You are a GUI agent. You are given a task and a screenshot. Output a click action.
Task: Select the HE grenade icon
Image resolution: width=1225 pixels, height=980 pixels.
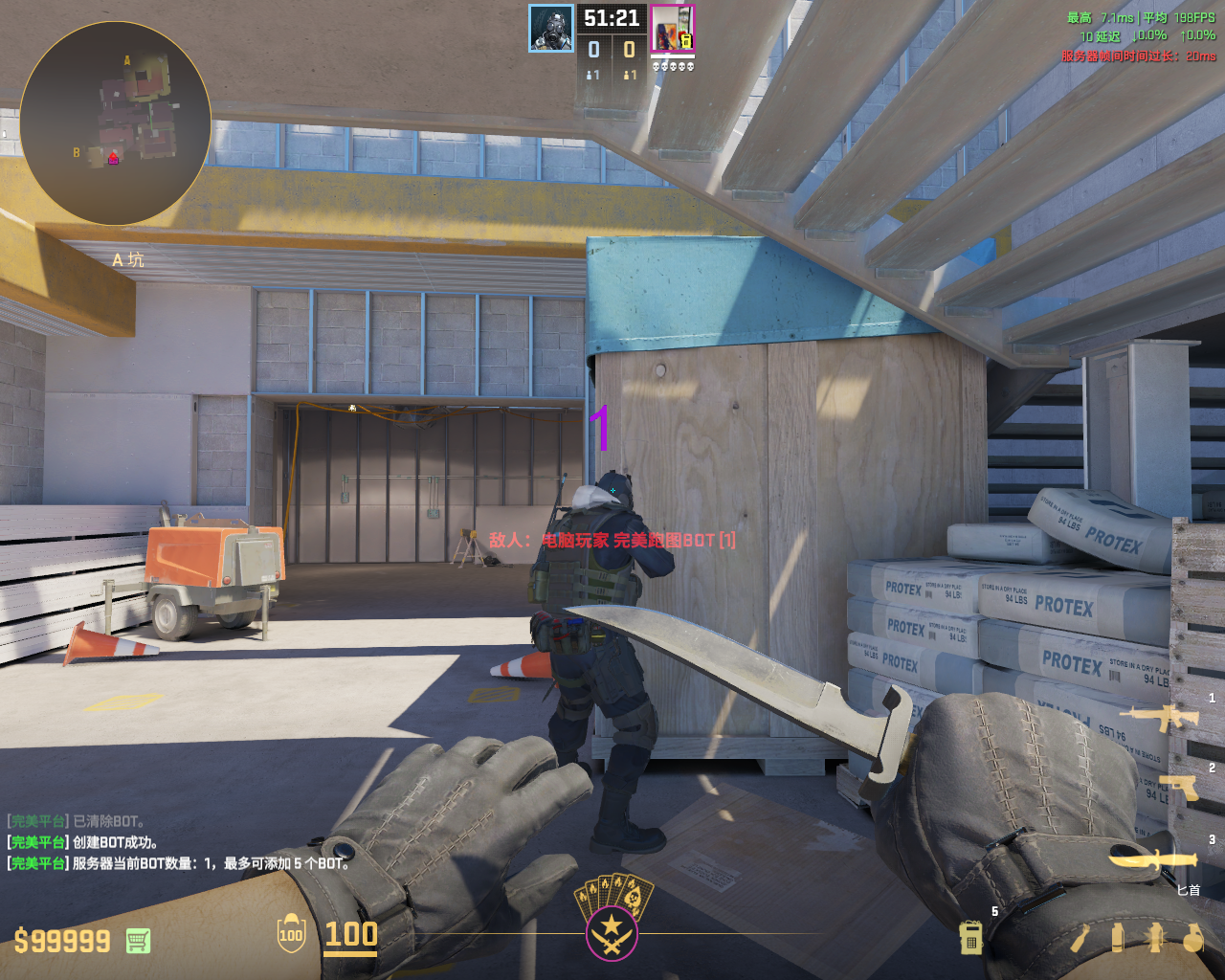[1192, 938]
